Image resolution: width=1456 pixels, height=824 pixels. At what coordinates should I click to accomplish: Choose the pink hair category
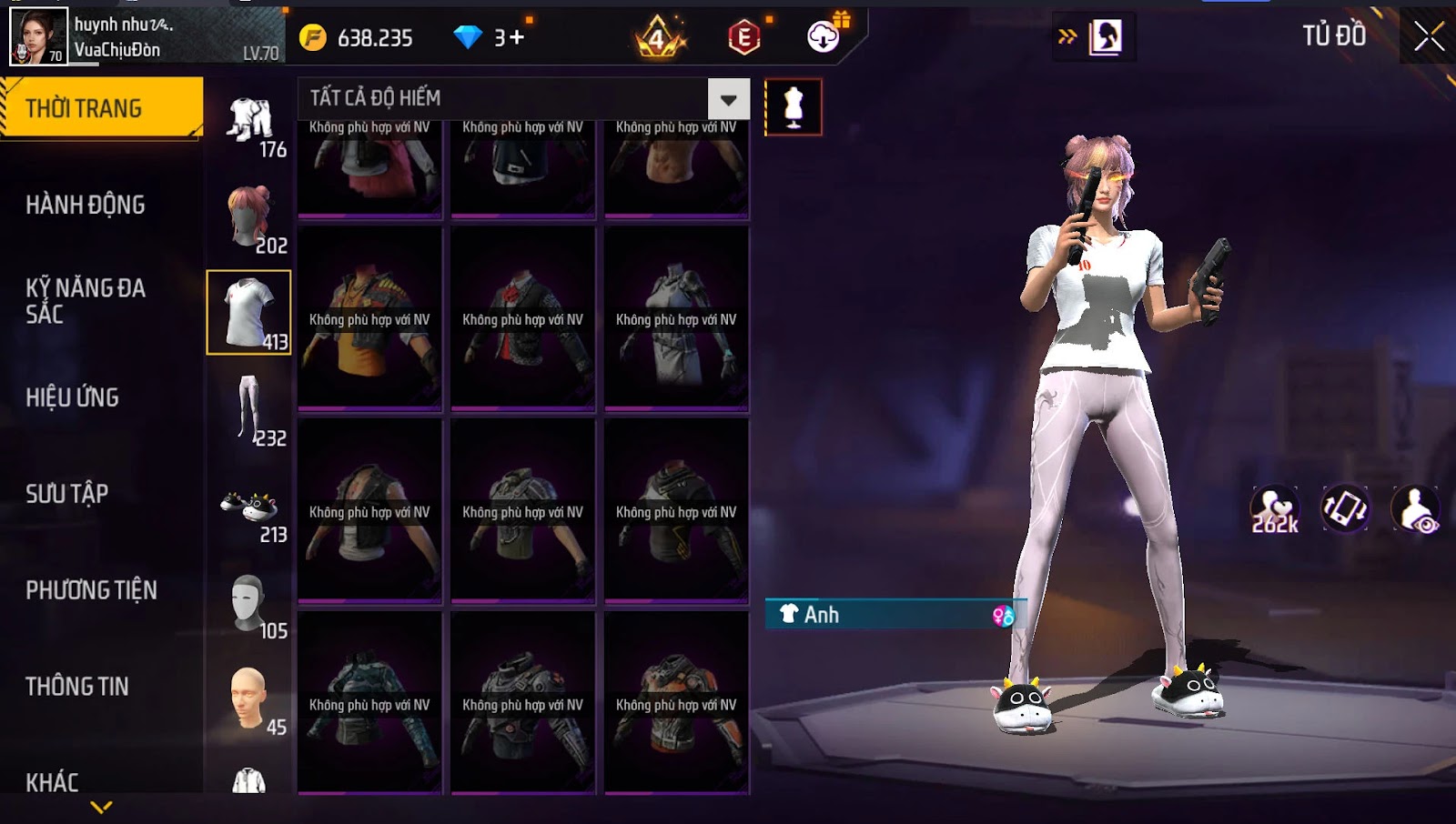pyautogui.click(x=249, y=218)
